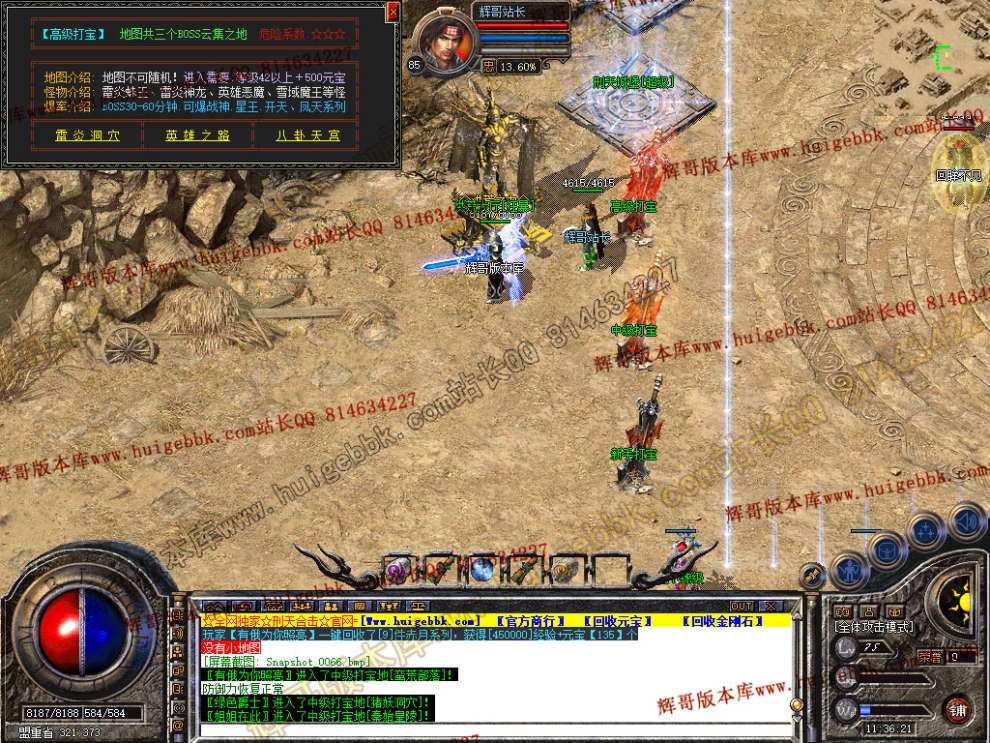Toggle sound with the speaker button

pos(965,521)
